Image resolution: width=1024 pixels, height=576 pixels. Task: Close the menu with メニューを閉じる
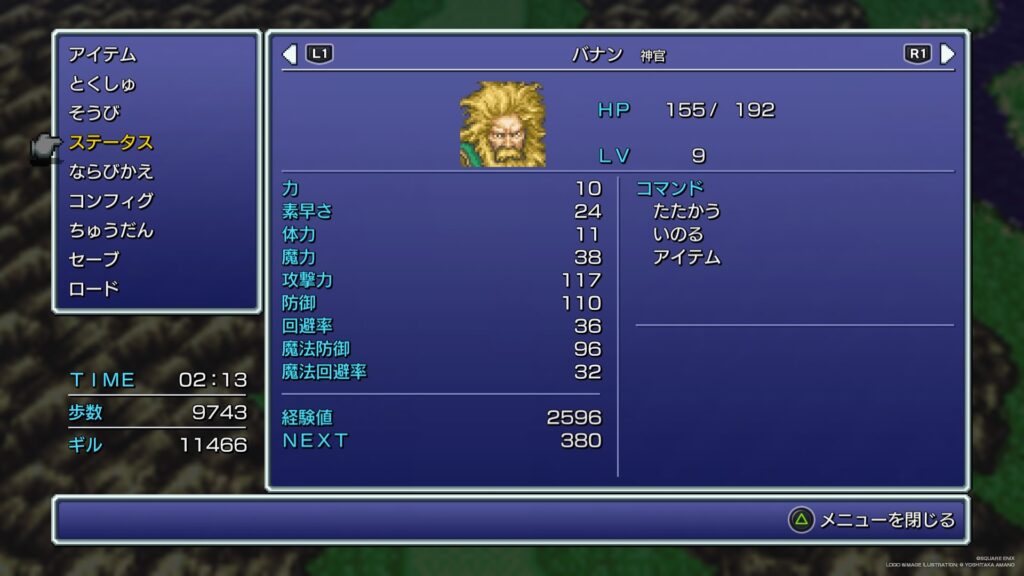point(872,520)
